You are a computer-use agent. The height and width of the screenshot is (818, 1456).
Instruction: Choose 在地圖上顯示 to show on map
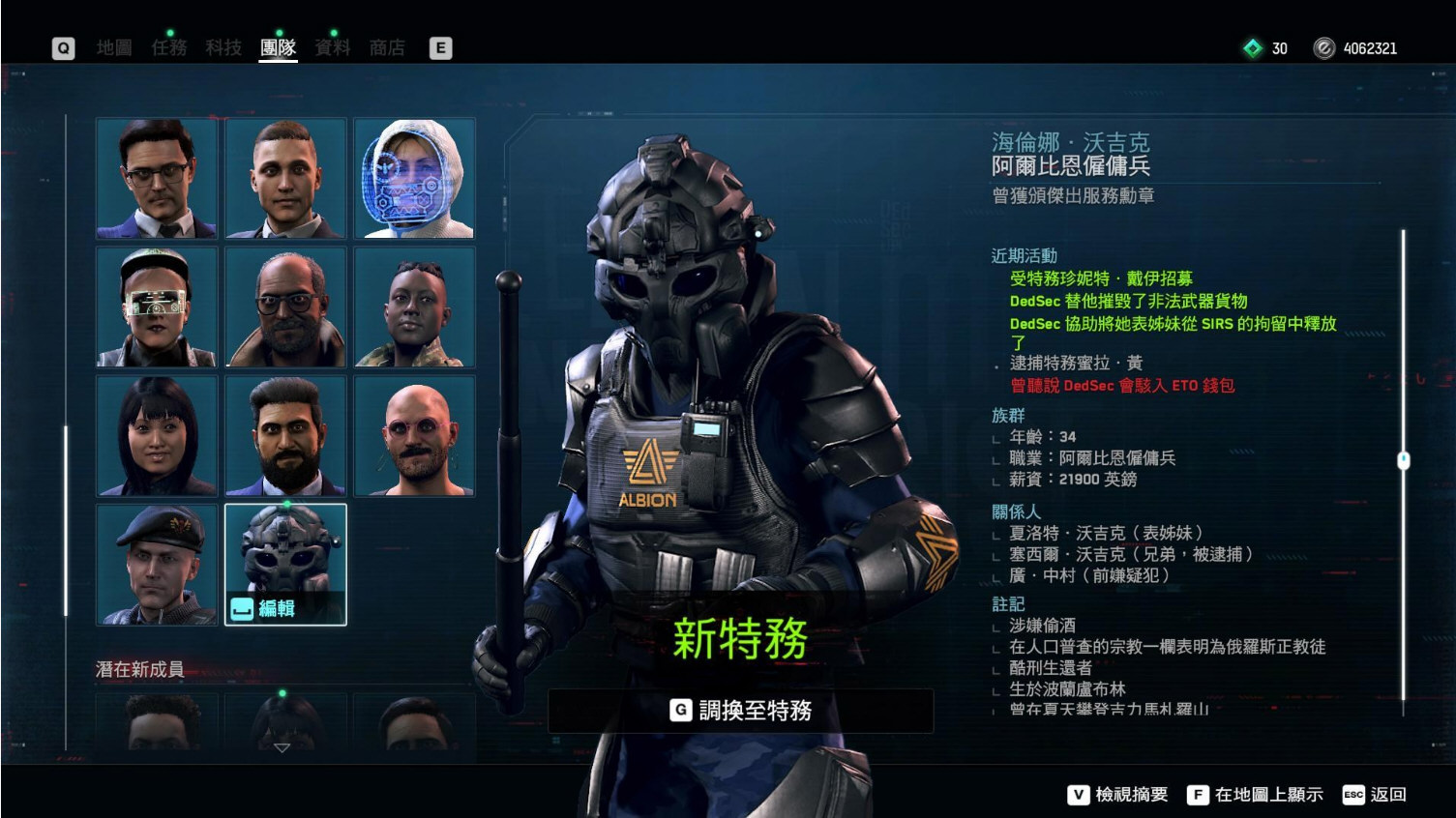(x=1255, y=795)
